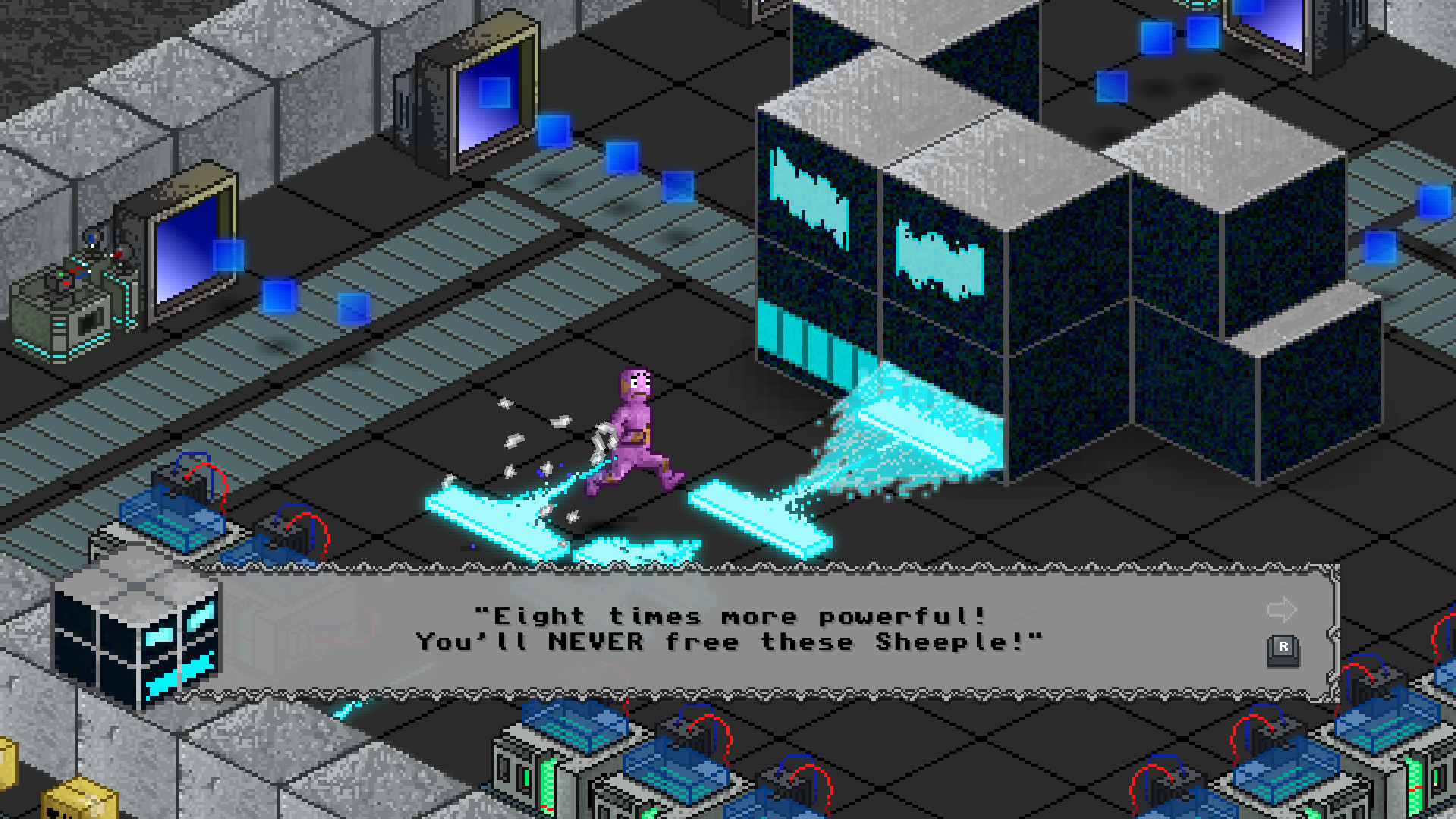Click the arrow indicator above the R prompt

click(1282, 608)
